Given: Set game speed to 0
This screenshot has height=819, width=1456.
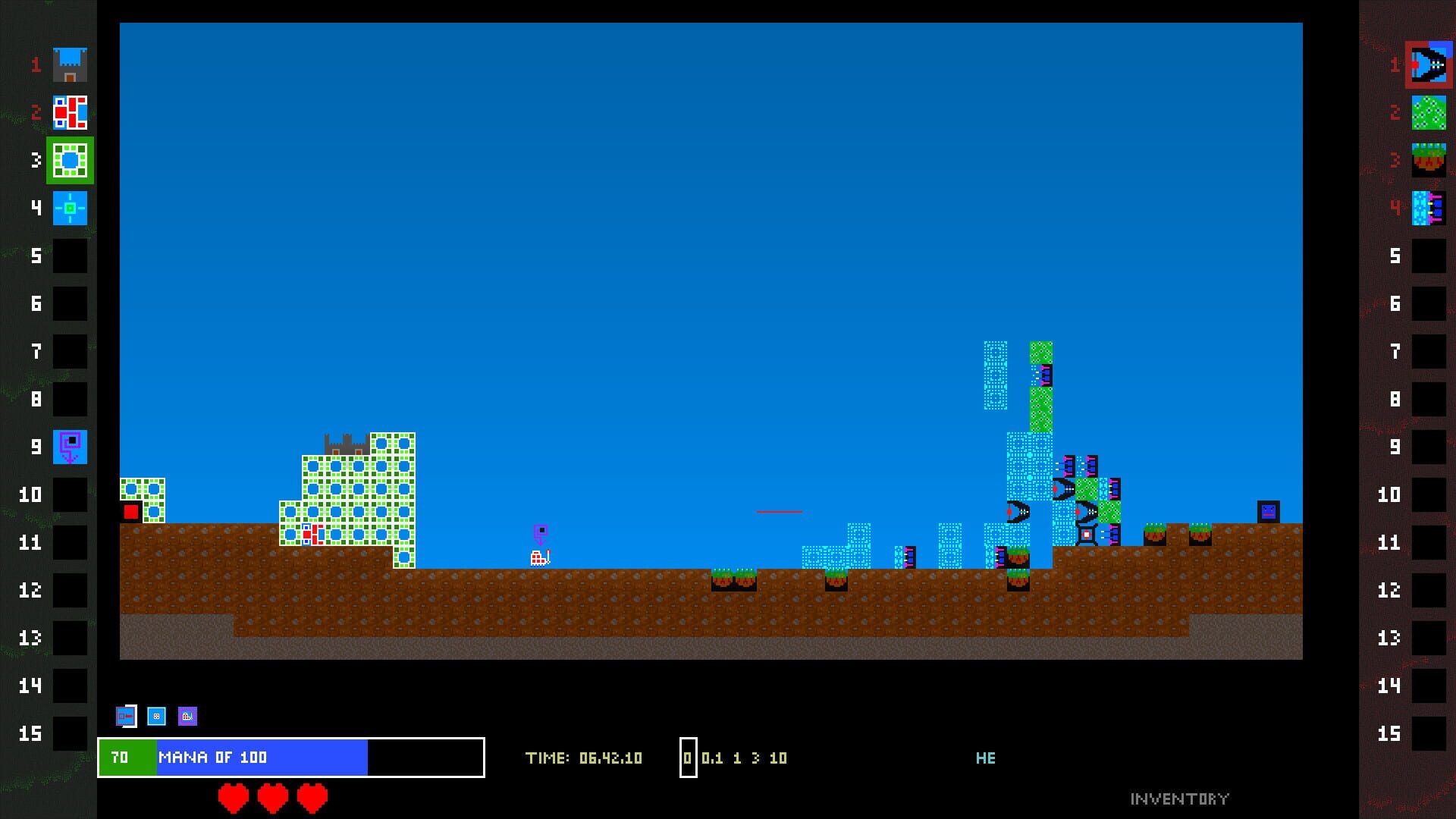Looking at the screenshot, I should pyautogui.click(x=687, y=758).
